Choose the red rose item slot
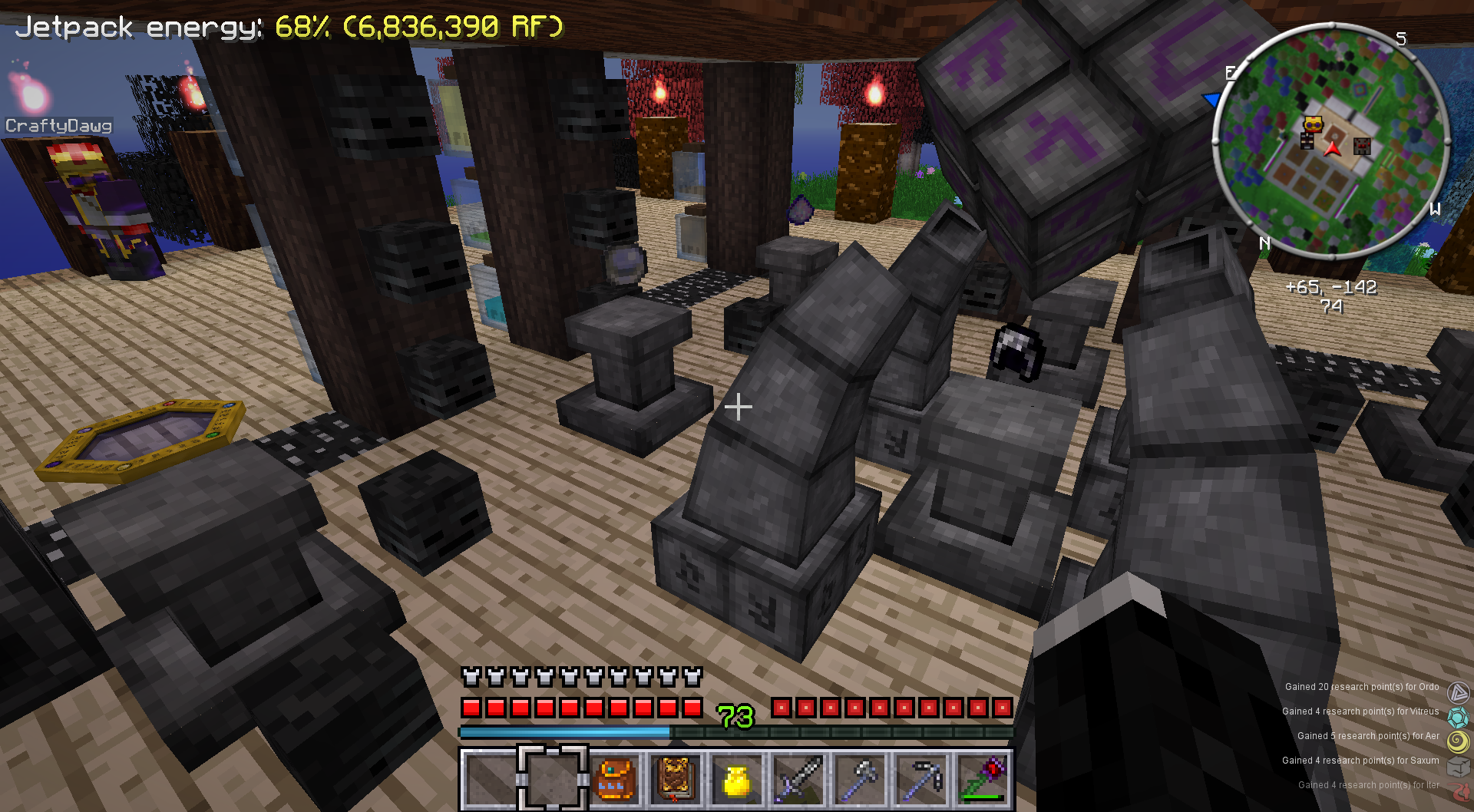The image size is (1474, 812). tap(982, 779)
